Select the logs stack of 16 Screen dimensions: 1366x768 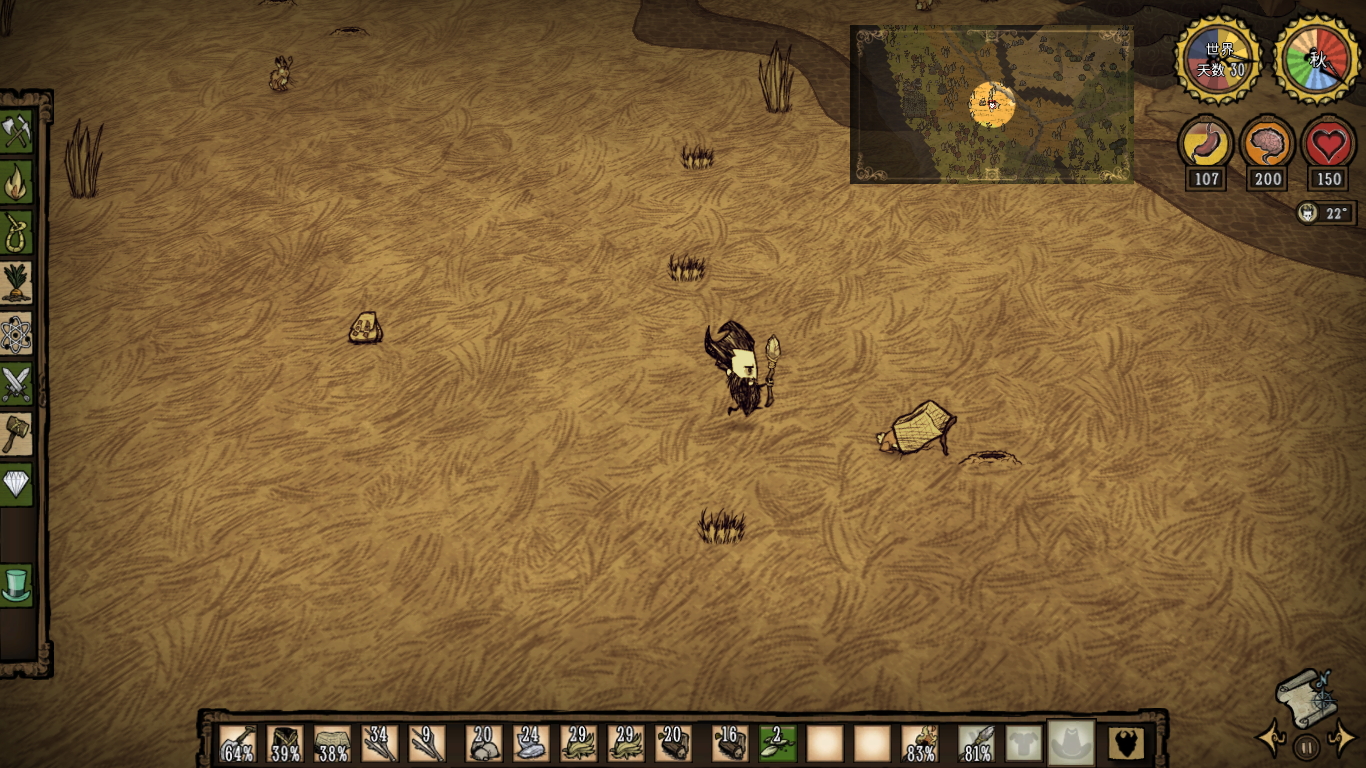click(730, 744)
